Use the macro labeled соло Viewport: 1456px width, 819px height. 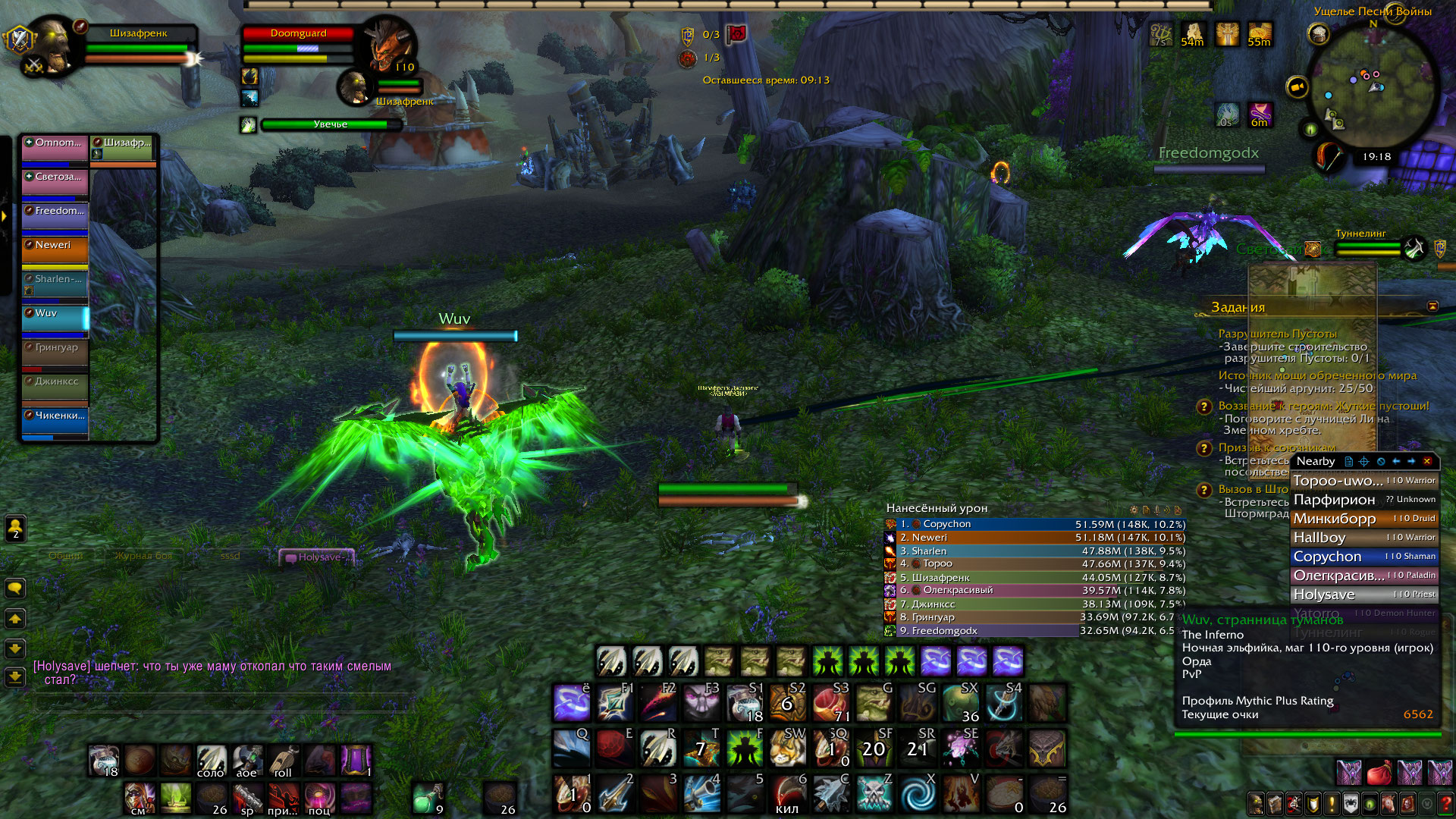coord(211,761)
